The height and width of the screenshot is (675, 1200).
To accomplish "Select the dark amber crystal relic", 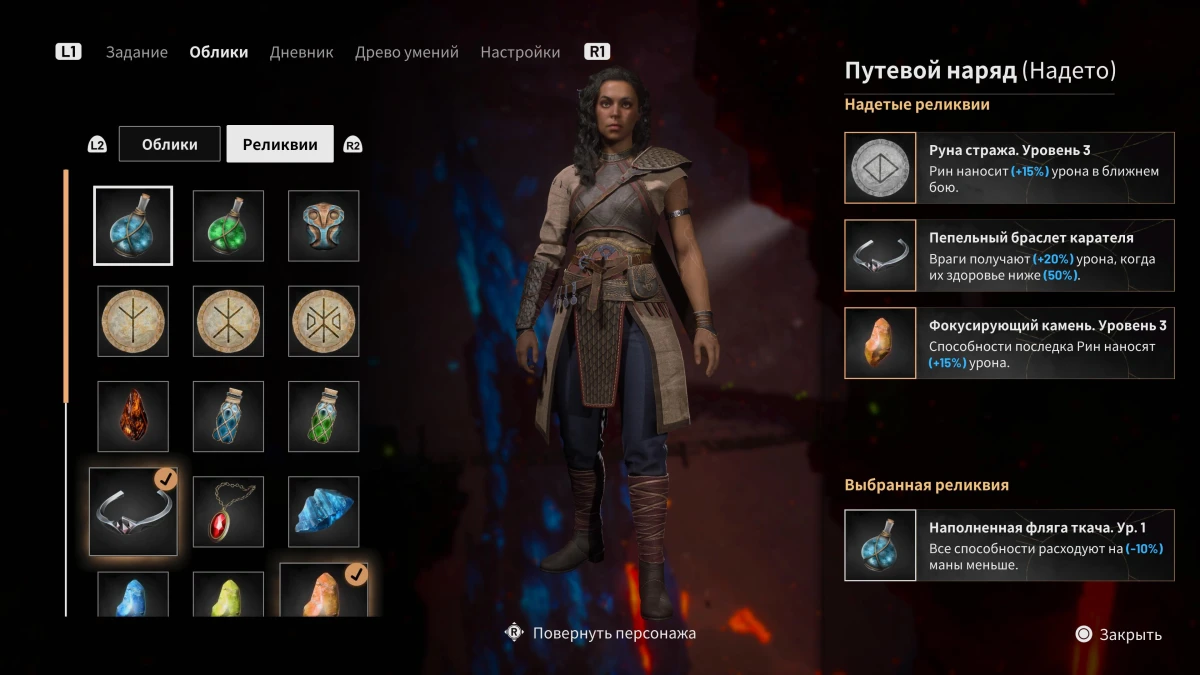I will pos(133,416).
